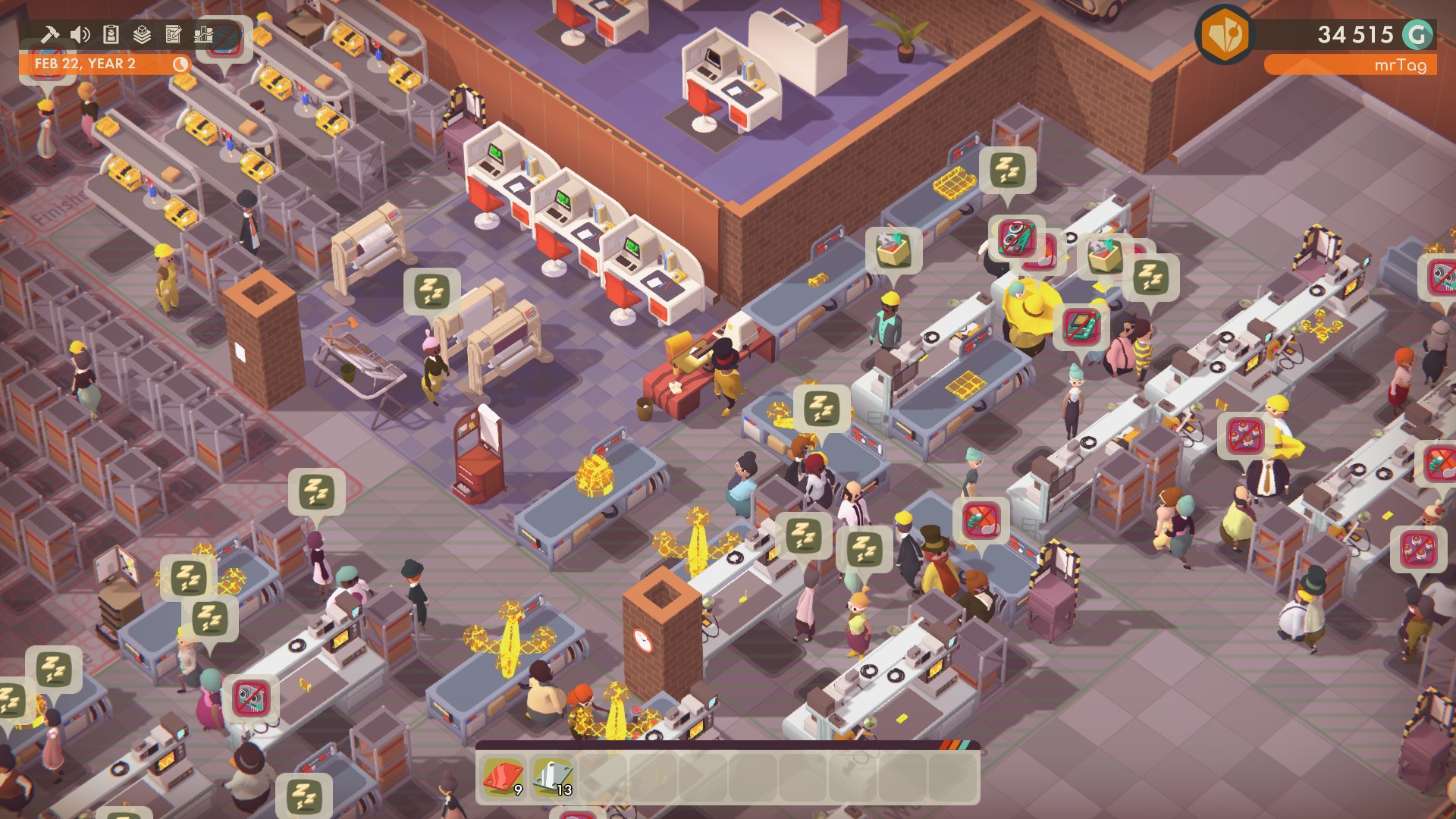Click the teal G currency icon
Image resolution: width=1456 pixels, height=819 pixels.
pos(1417,34)
